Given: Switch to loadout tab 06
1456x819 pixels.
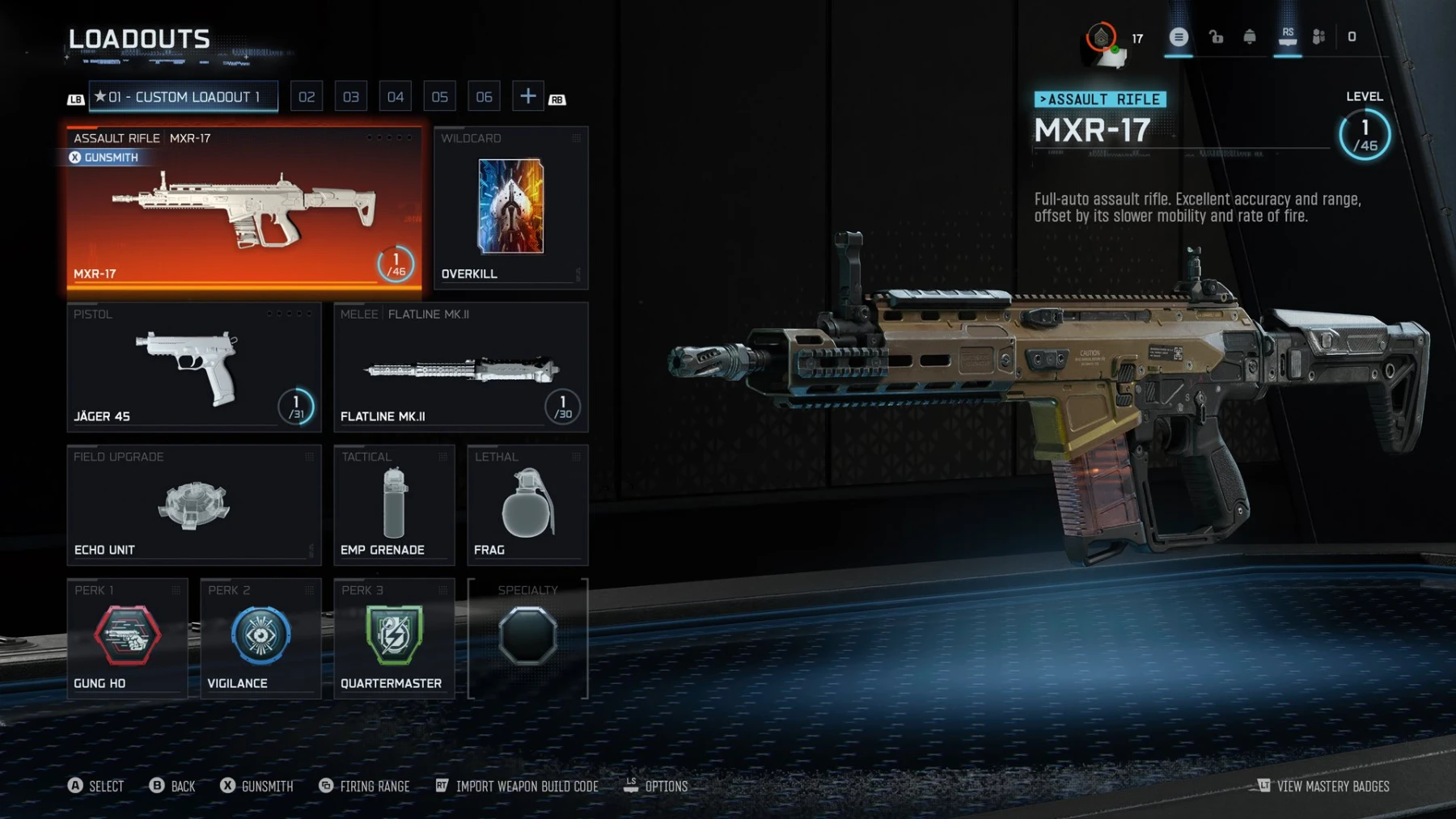Looking at the screenshot, I should click(x=484, y=95).
